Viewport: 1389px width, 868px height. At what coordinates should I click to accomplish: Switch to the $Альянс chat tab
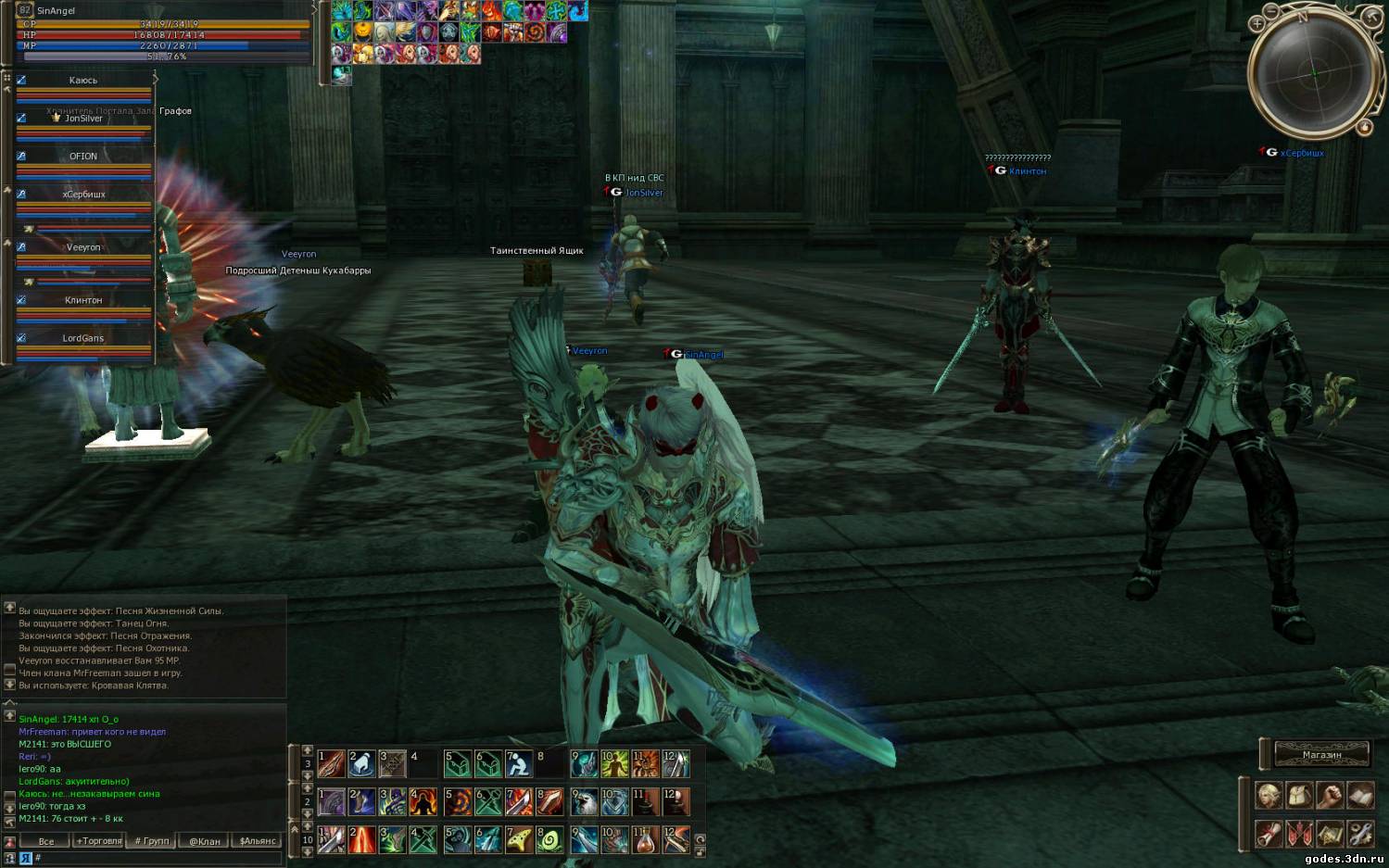(x=258, y=841)
